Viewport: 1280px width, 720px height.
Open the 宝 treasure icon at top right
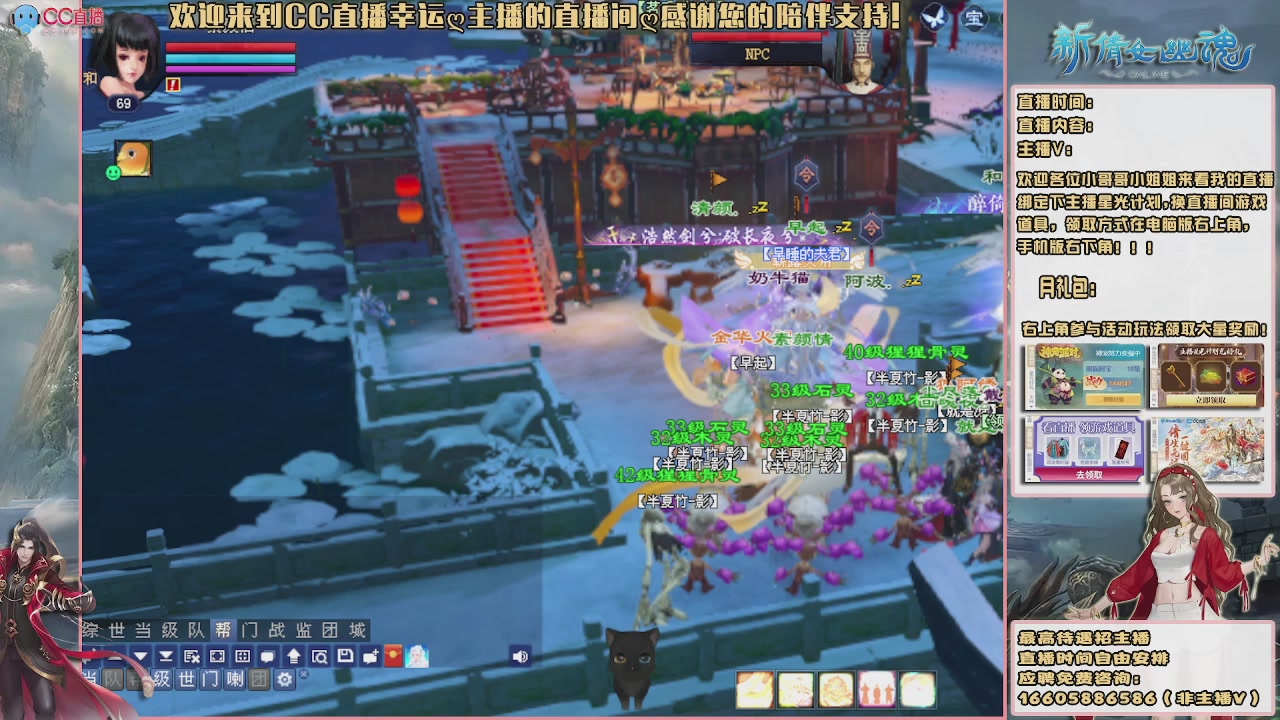(x=974, y=18)
